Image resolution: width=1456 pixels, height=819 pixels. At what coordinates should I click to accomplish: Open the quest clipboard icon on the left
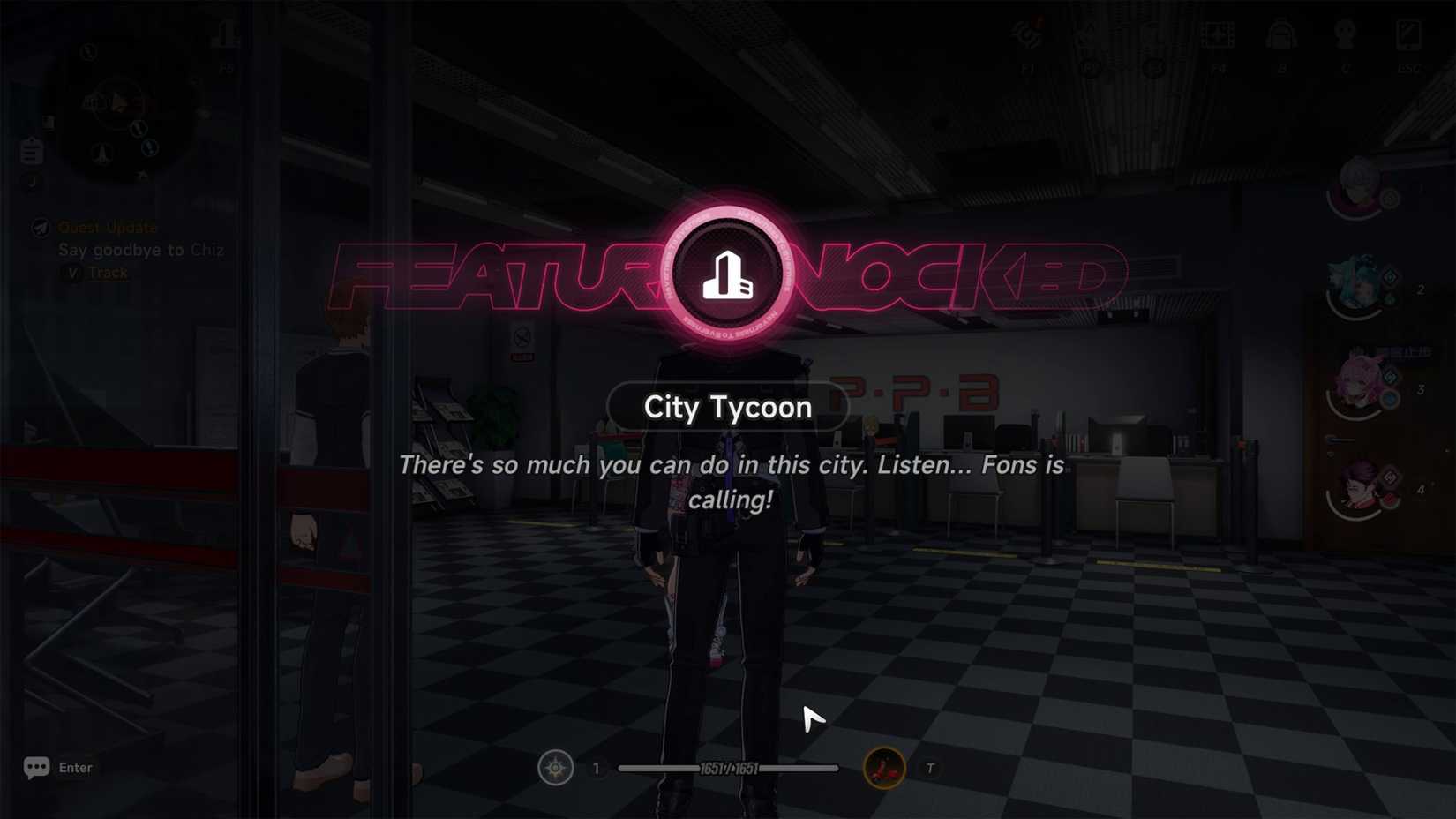coord(31,150)
